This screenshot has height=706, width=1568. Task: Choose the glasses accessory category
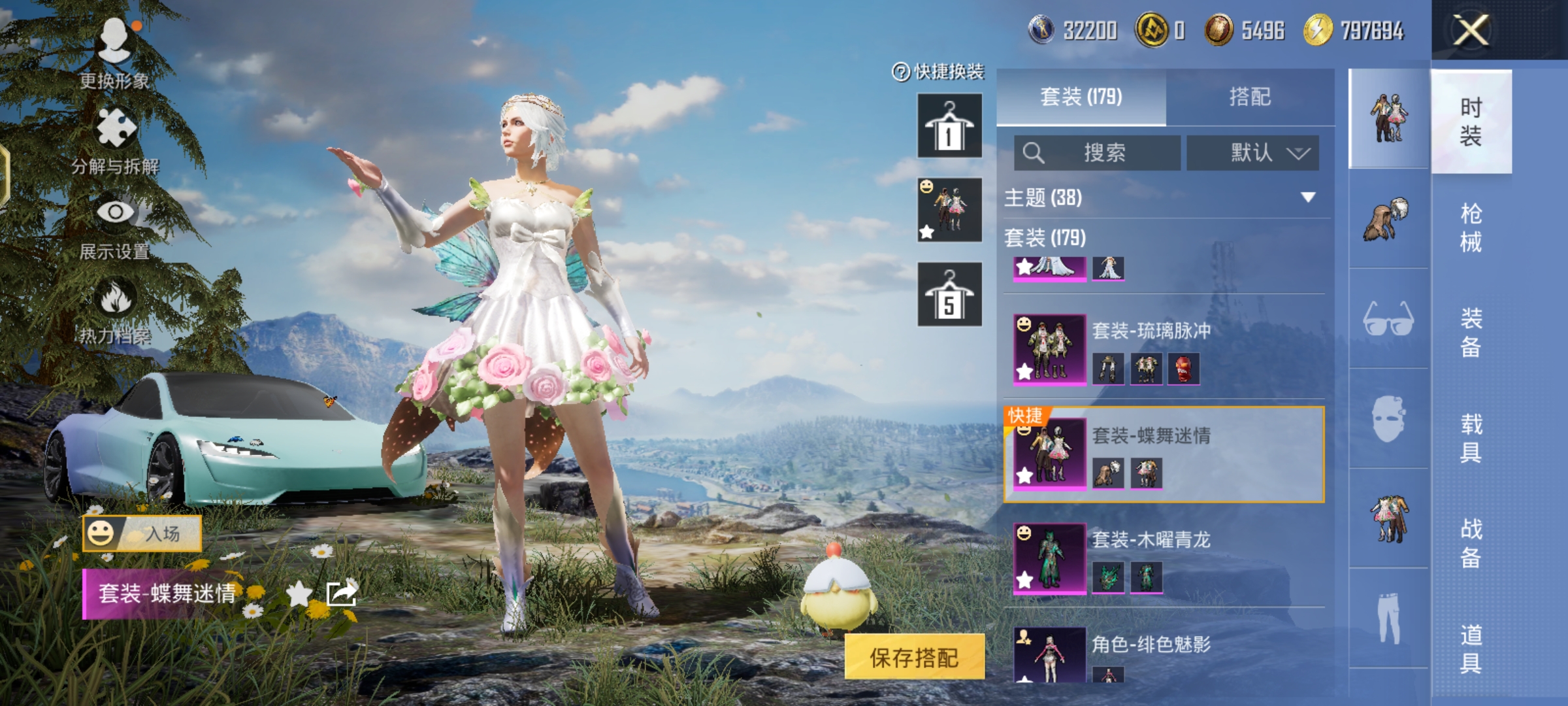click(1388, 319)
